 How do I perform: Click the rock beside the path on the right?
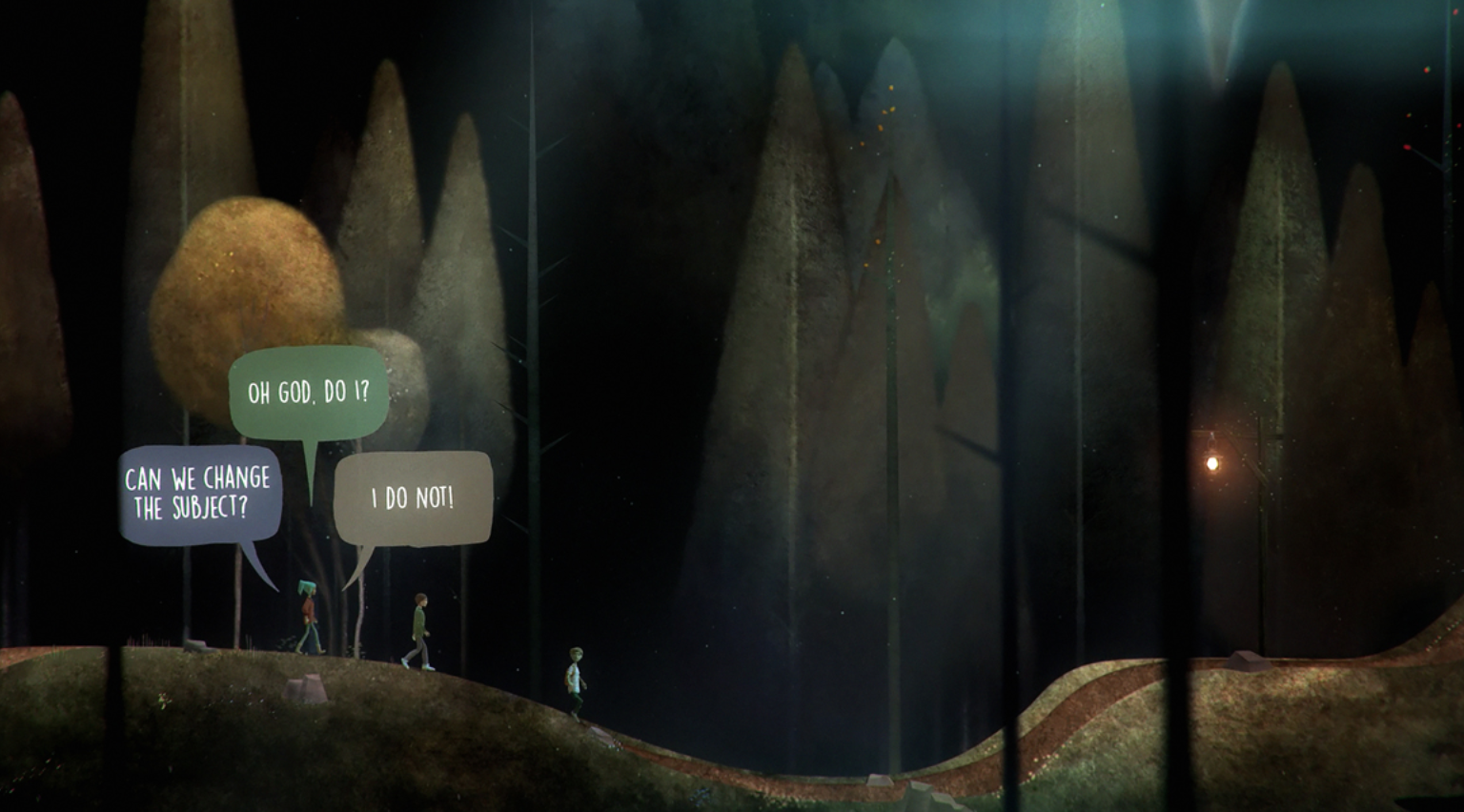(1244, 660)
